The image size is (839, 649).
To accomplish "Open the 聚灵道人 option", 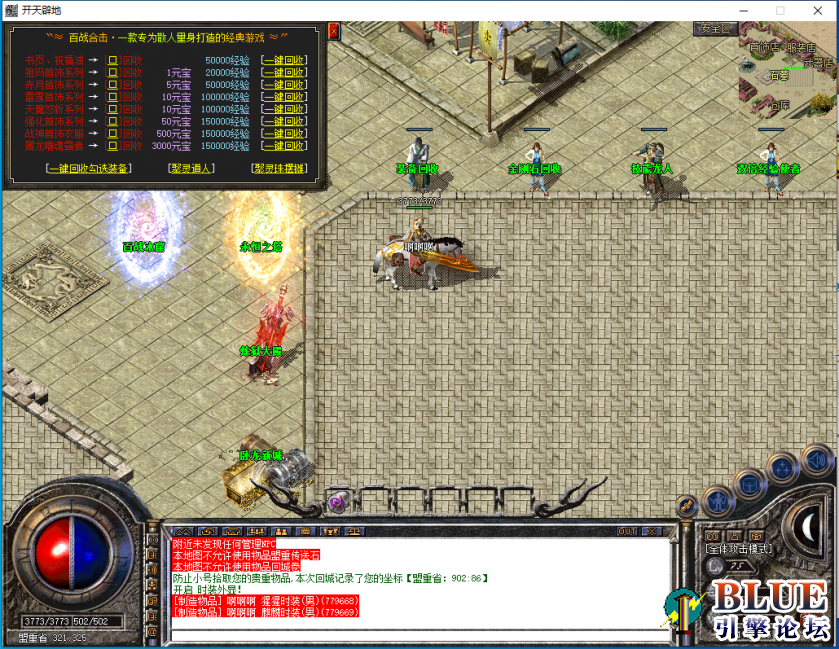I will pyautogui.click(x=190, y=169).
